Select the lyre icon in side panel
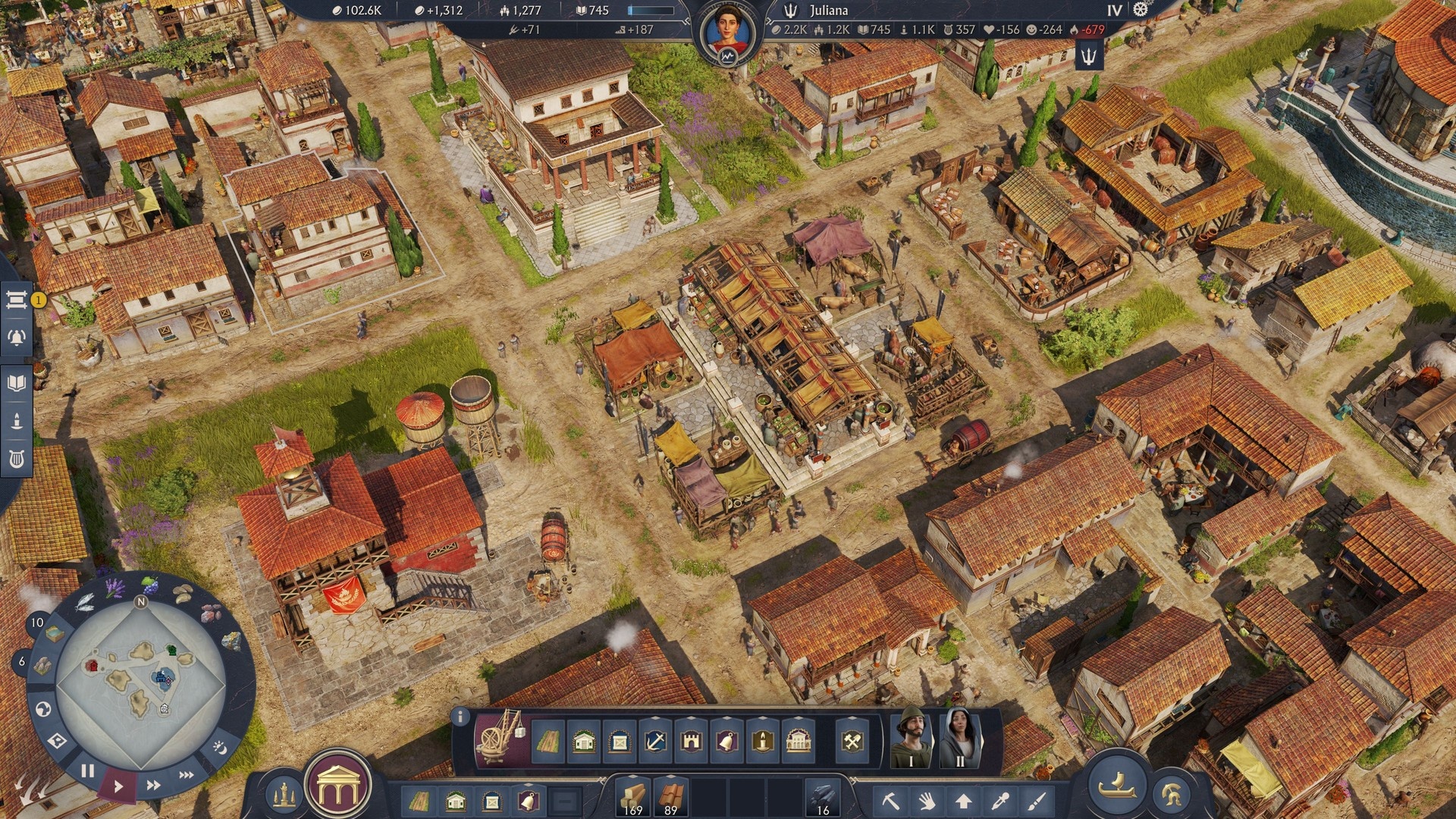The image size is (1456, 819). [x=16, y=459]
